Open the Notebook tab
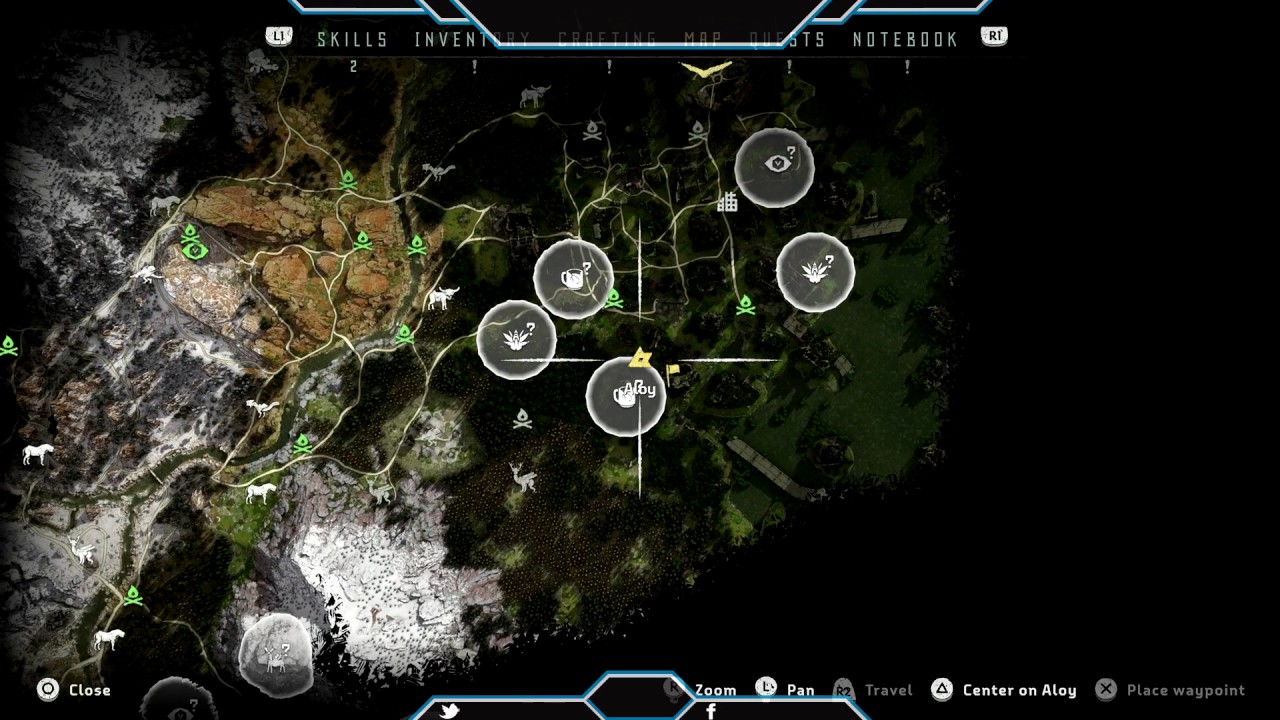 pyautogui.click(x=905, y=40)
